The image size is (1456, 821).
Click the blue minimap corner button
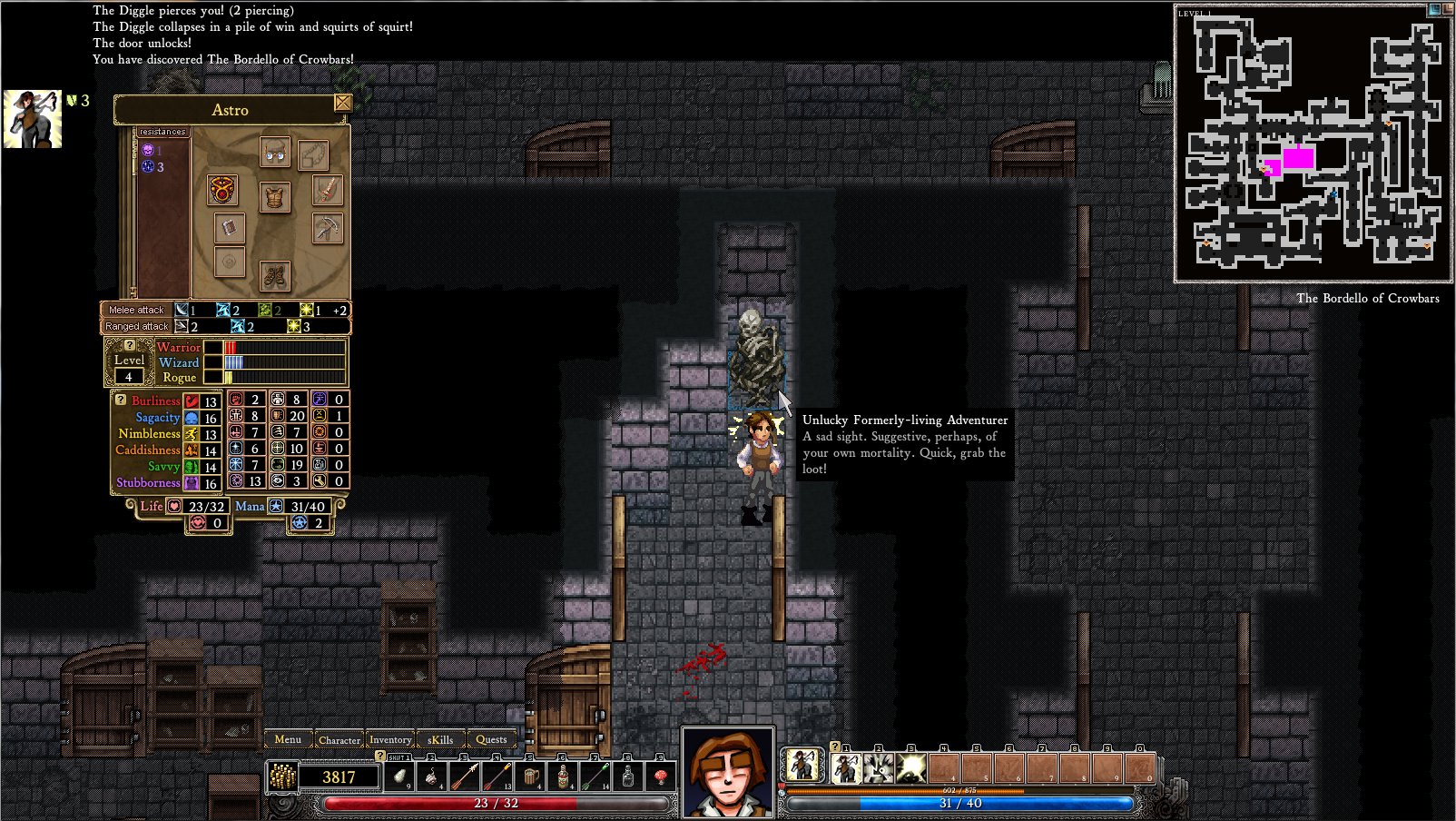pos(1434,9)
